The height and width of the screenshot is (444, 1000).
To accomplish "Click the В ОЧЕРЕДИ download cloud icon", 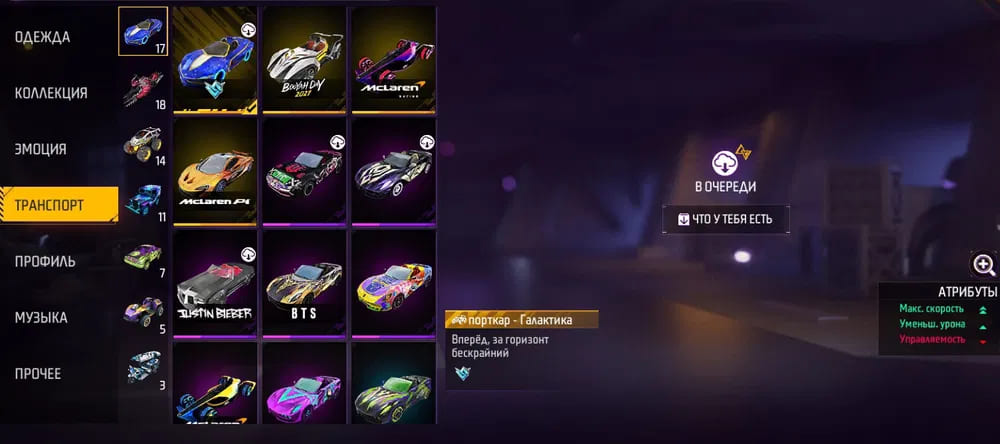I will [x=724, y=164].
